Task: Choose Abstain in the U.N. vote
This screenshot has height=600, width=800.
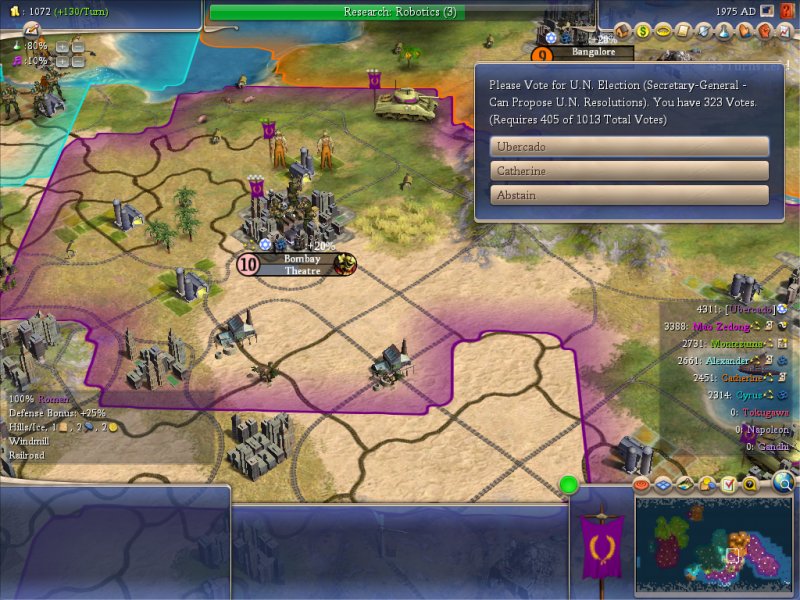Action: (x=629, y=195)
